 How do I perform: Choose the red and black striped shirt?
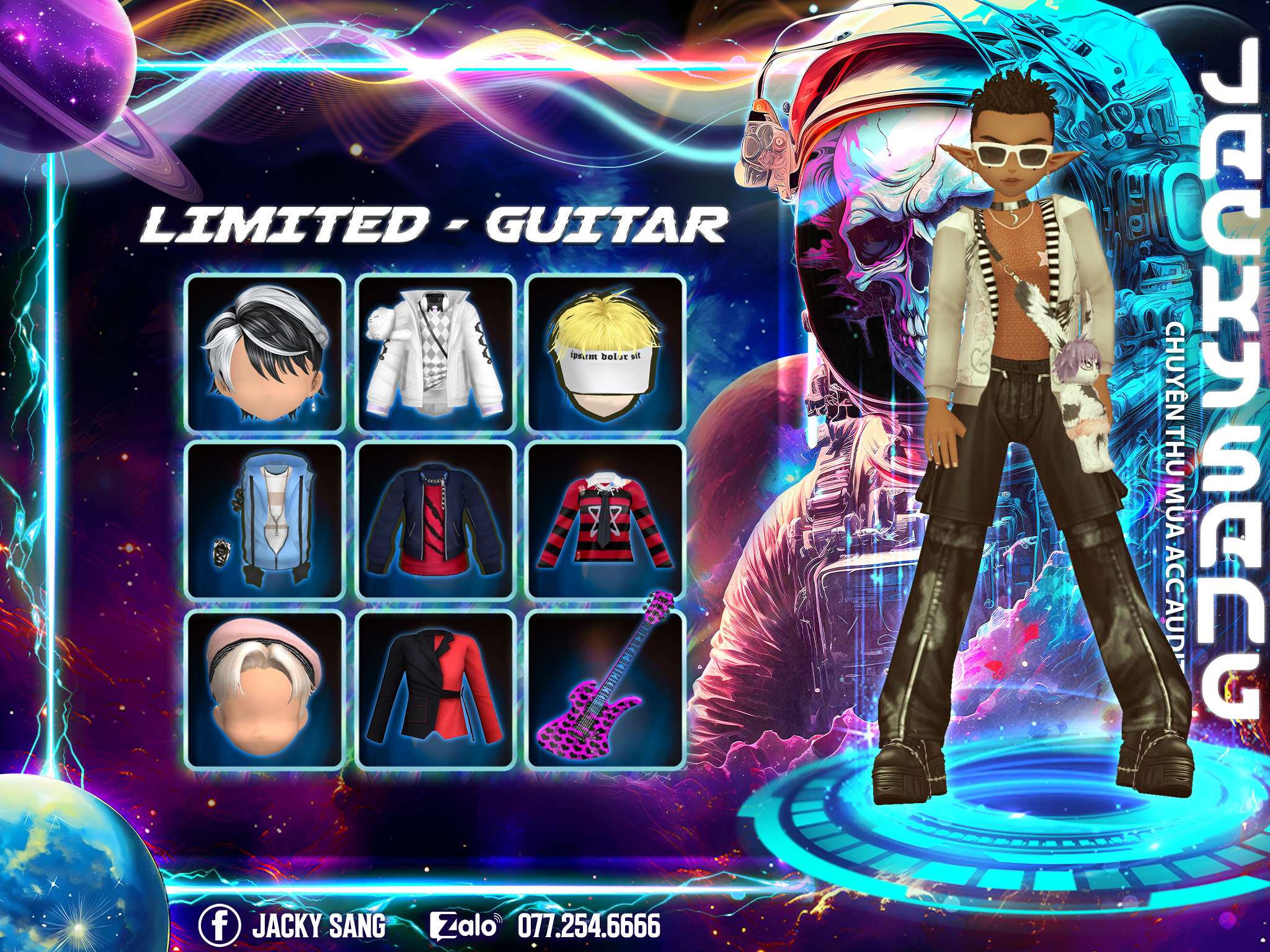(605, 521)
